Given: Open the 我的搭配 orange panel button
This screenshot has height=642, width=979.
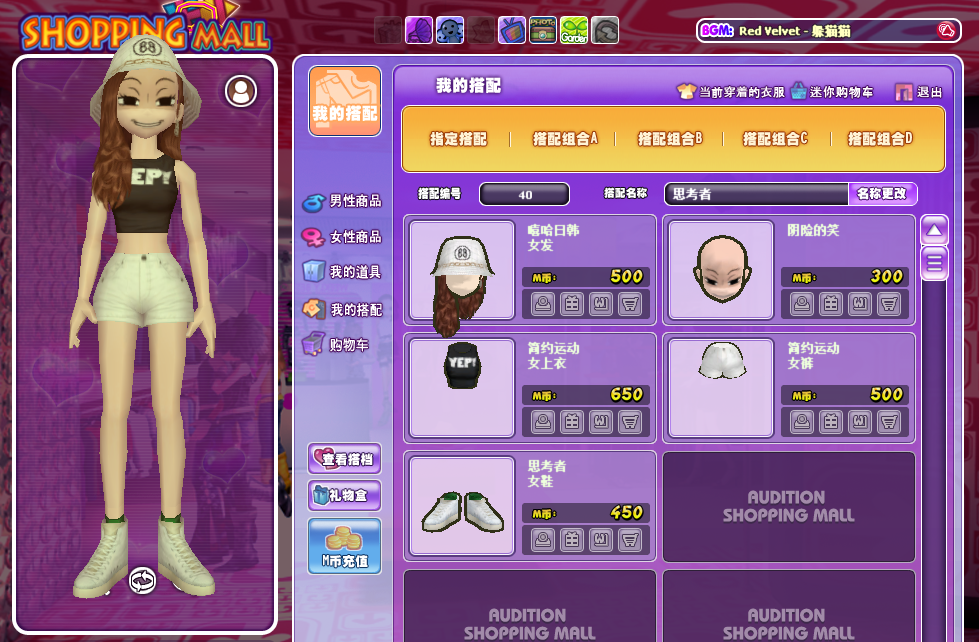Looking at the screenshot, I should click(x=345, y=101).
